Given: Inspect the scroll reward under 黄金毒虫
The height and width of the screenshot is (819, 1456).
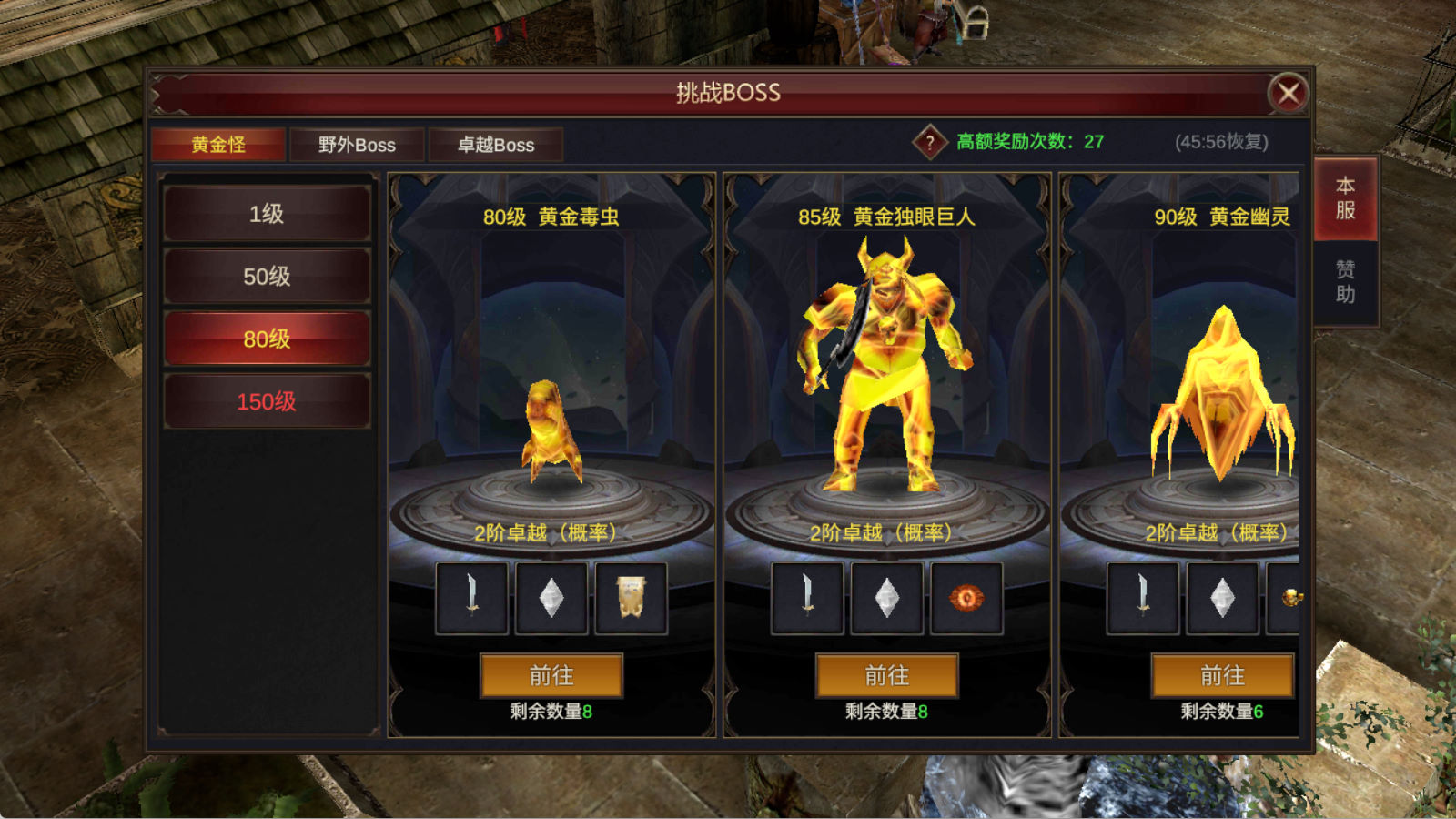Looking at the screenshot, I should [x=632, y=598].
